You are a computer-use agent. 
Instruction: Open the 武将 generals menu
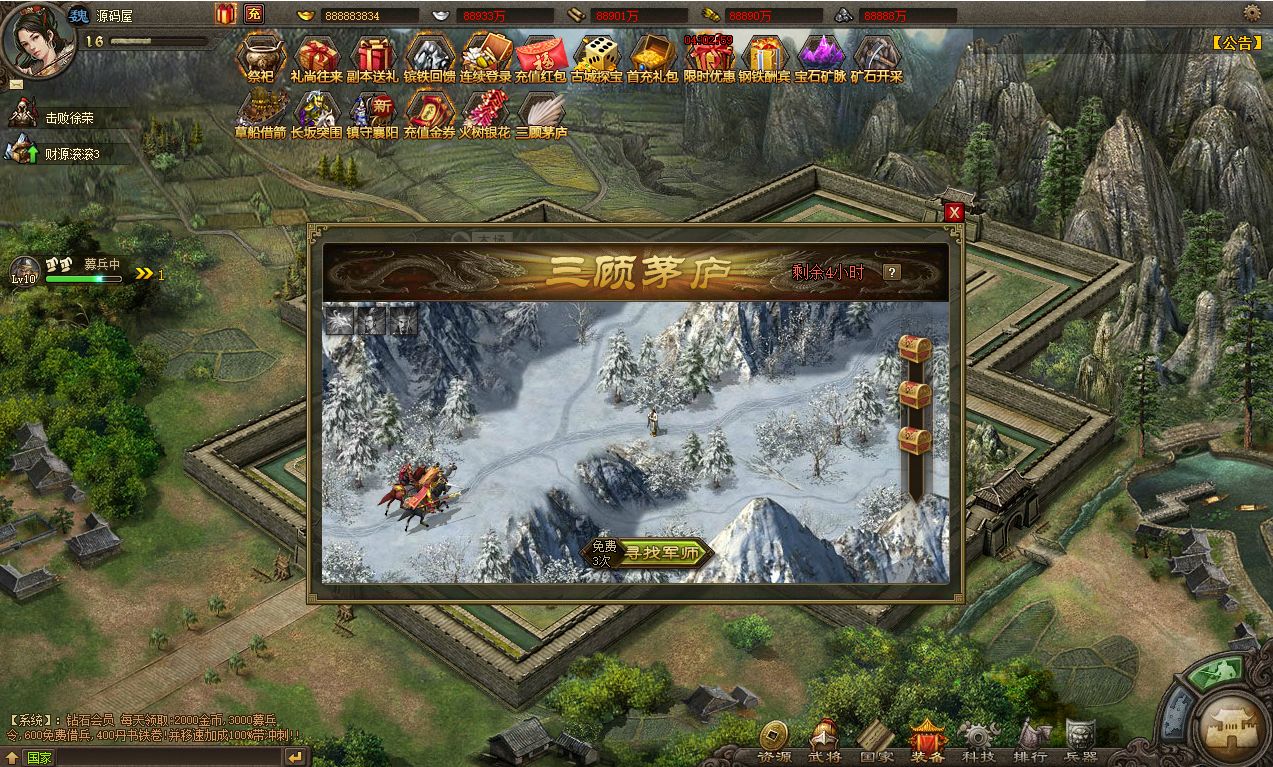[x=824, y=741]
